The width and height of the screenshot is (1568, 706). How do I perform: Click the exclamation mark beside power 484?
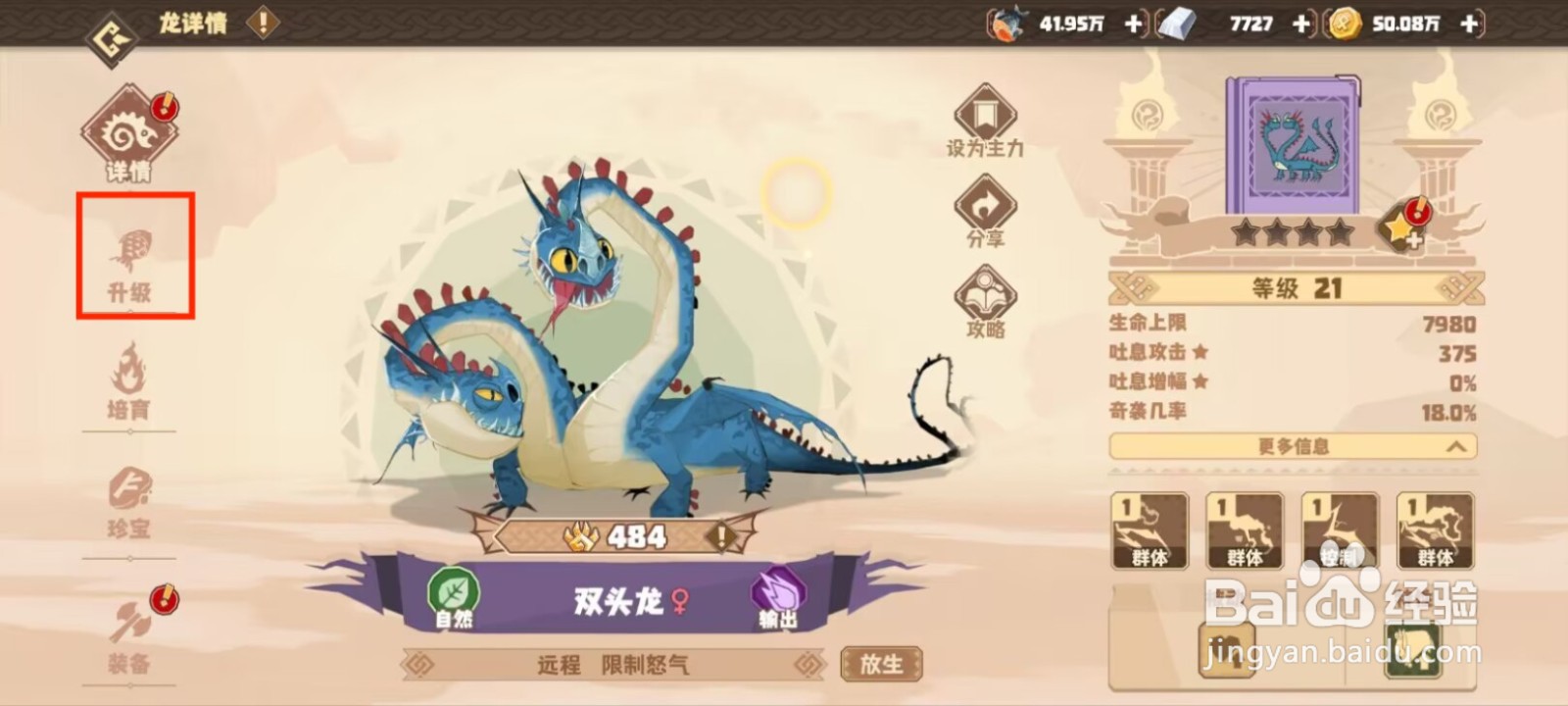tap(722, 535)
